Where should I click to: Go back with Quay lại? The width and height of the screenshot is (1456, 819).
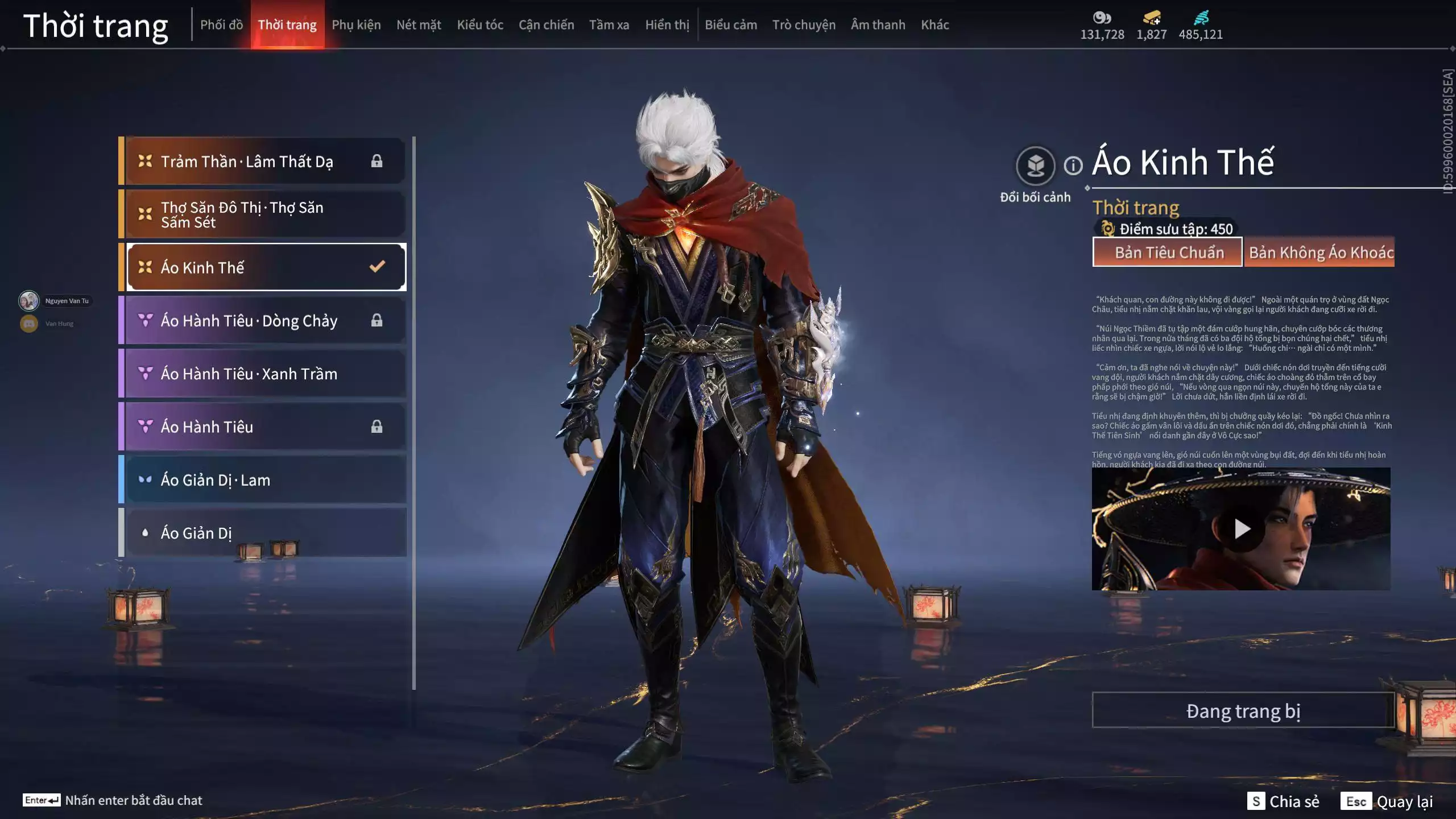(1387, 801)
